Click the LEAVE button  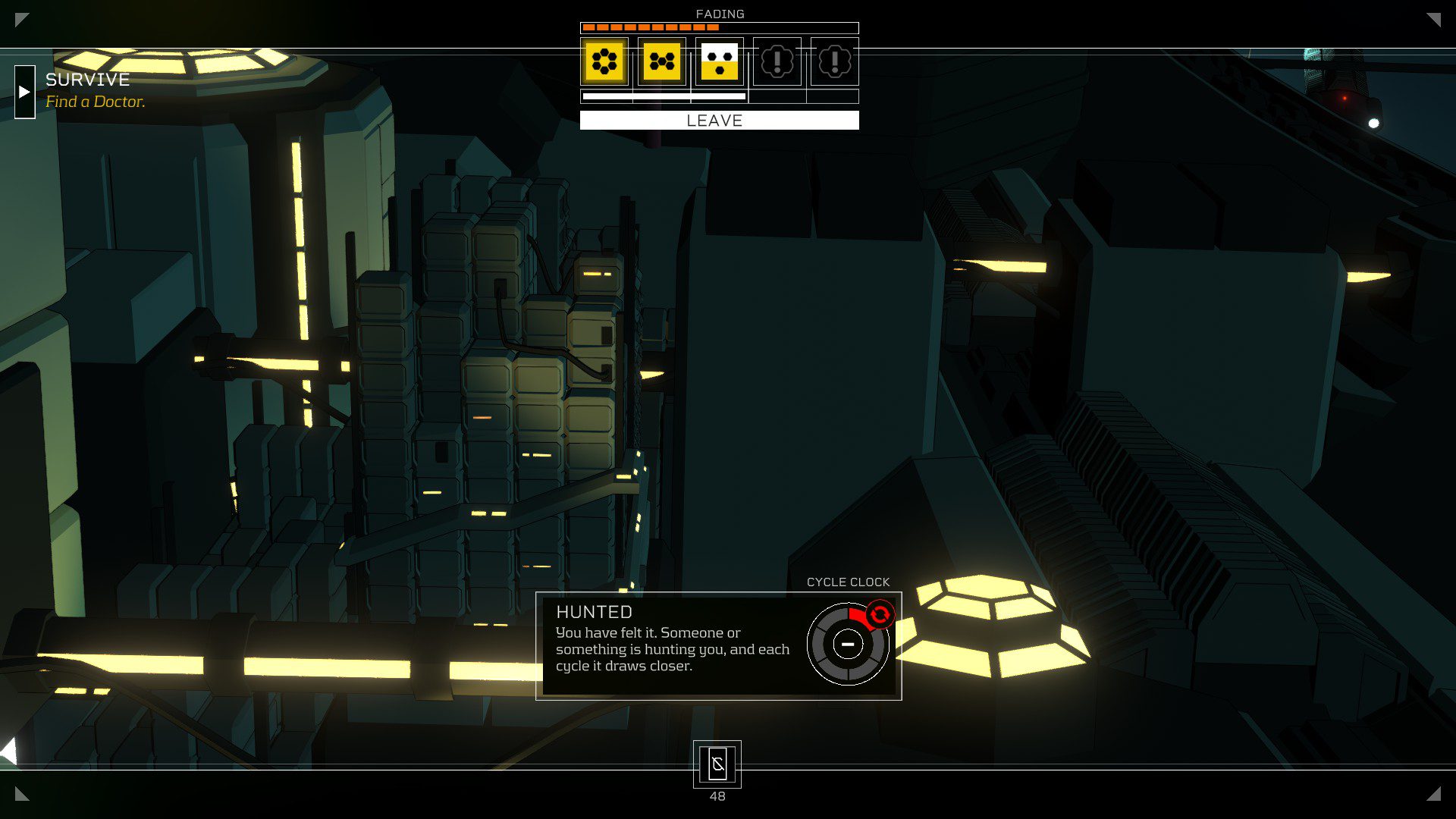(x=719, y=121)
